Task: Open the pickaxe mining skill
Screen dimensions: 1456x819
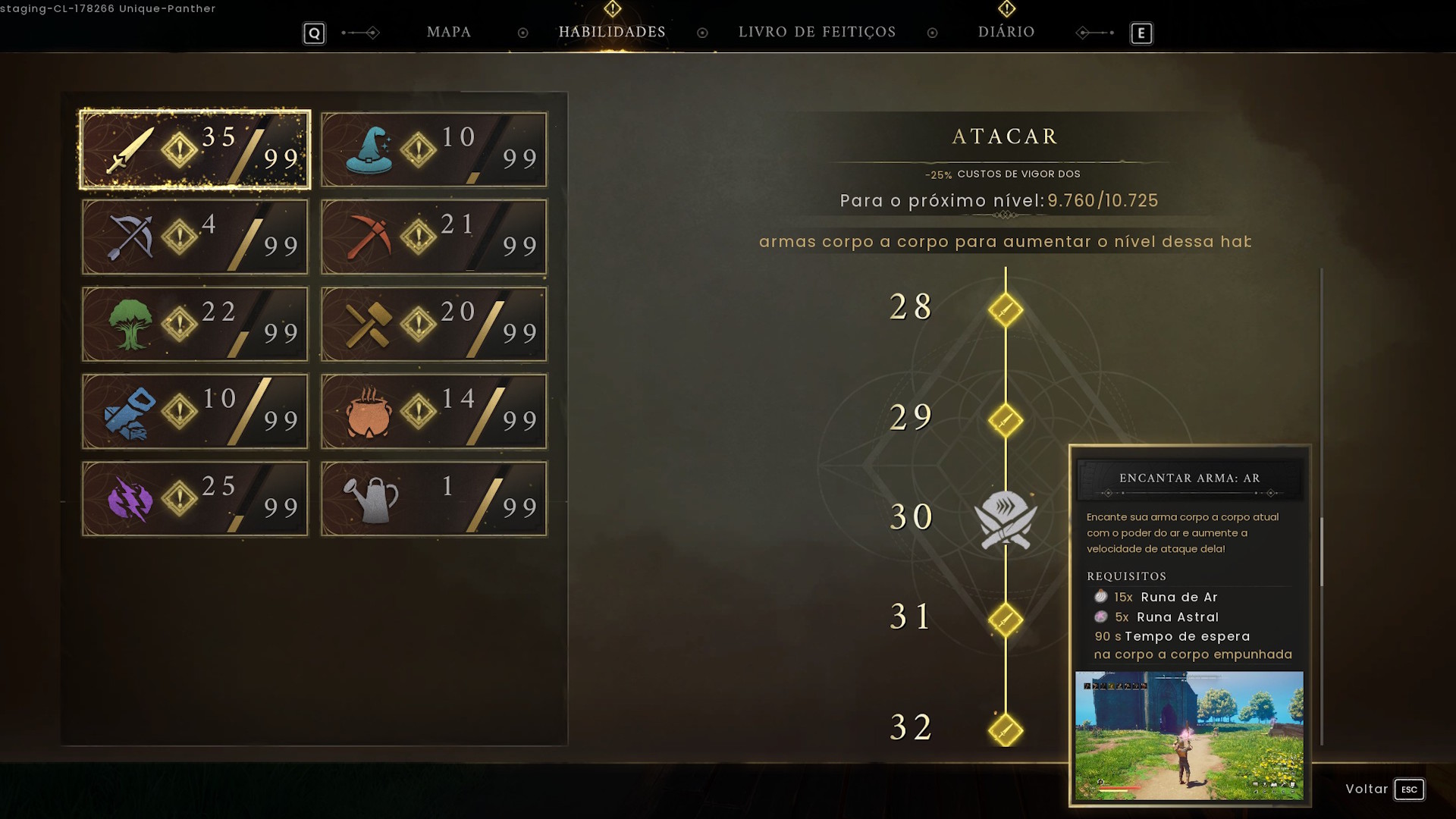Action: point(433,237)
